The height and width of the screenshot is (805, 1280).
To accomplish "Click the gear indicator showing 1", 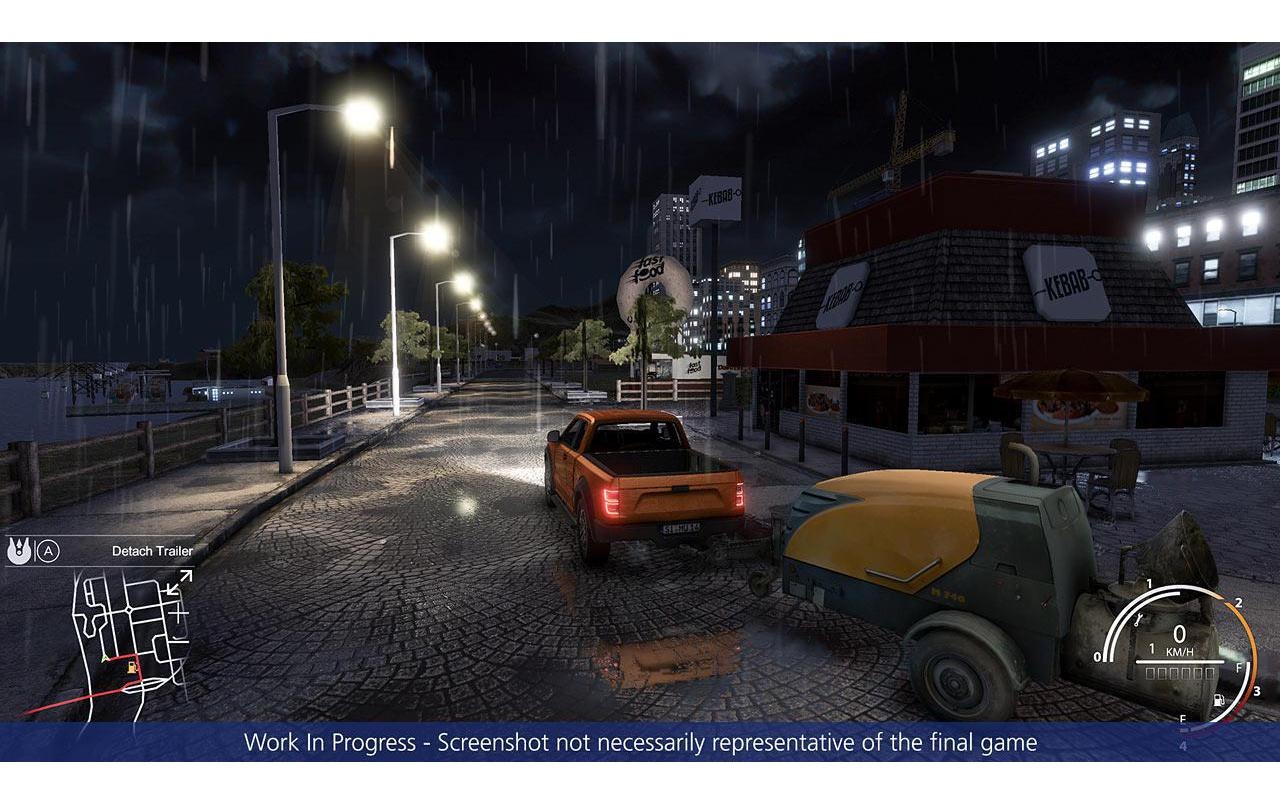I will click(1152, 648).
